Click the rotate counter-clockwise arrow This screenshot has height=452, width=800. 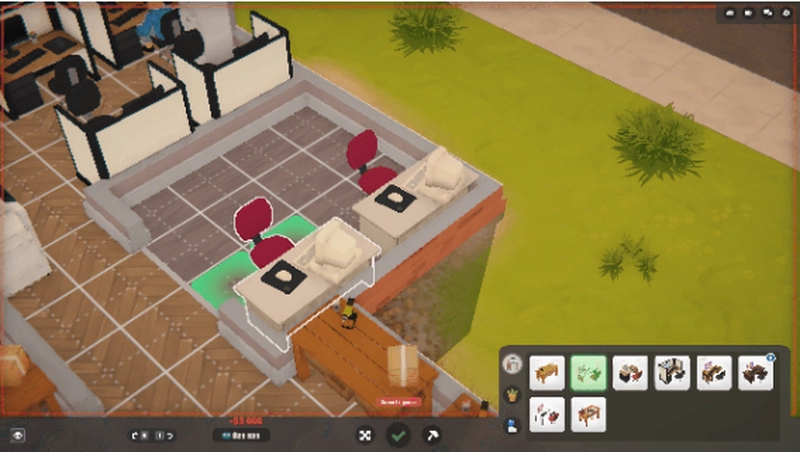tap(135, 435)
